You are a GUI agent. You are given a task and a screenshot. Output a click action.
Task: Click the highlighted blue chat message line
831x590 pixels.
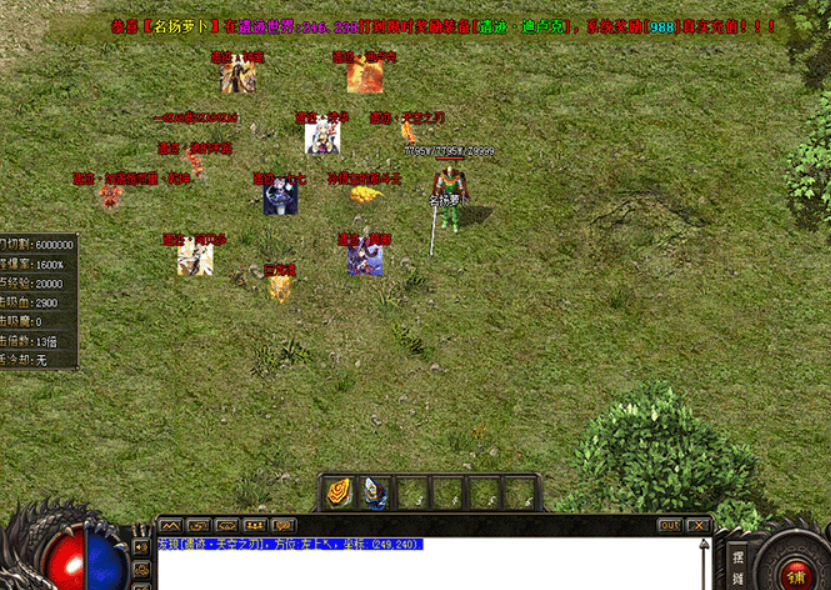click(x=290, y=545)
